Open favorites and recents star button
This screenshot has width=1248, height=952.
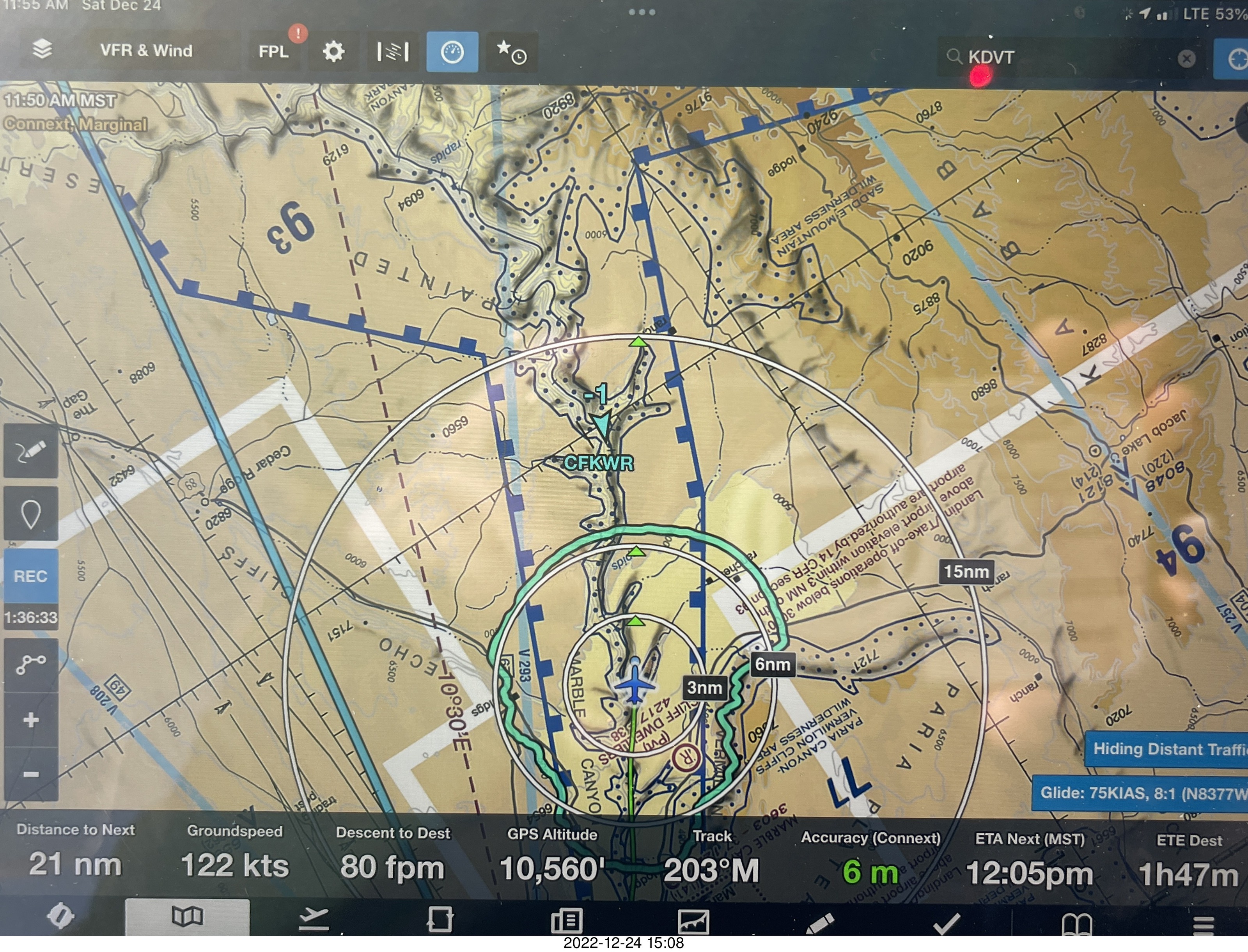(512, 53)
